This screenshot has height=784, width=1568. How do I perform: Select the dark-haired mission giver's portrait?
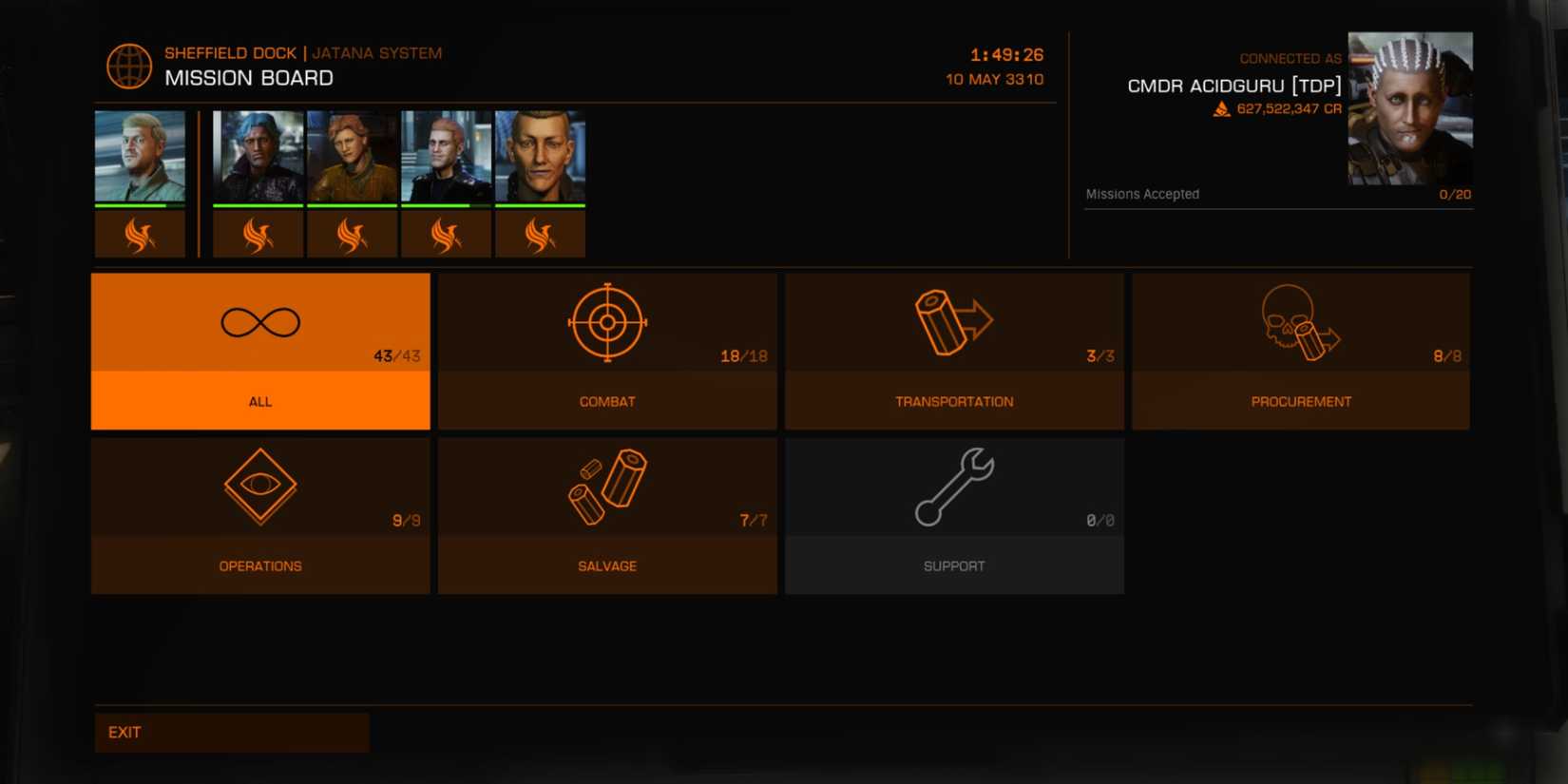258,157
